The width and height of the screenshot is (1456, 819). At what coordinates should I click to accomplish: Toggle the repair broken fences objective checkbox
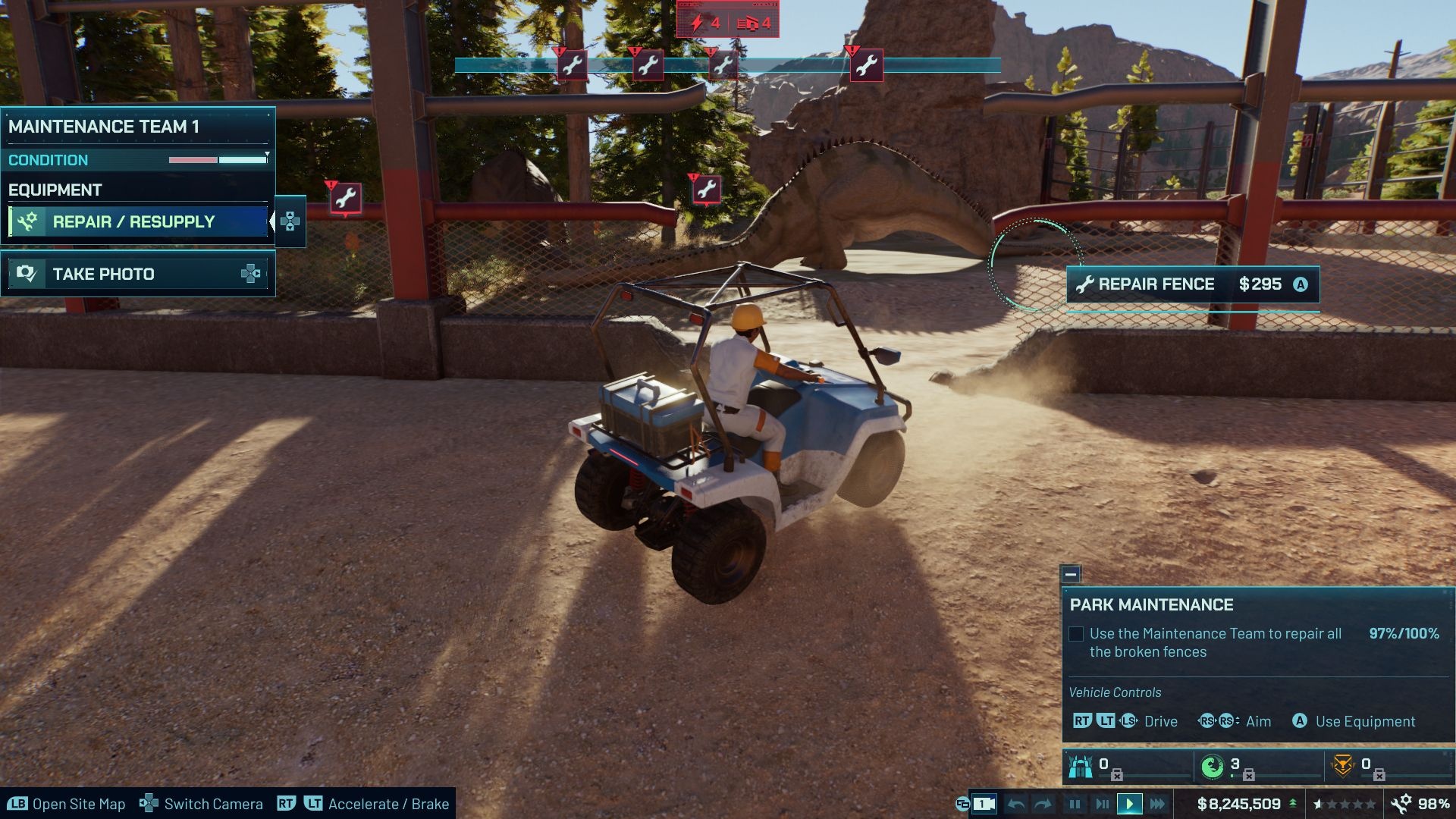(x=1076, y=634)
